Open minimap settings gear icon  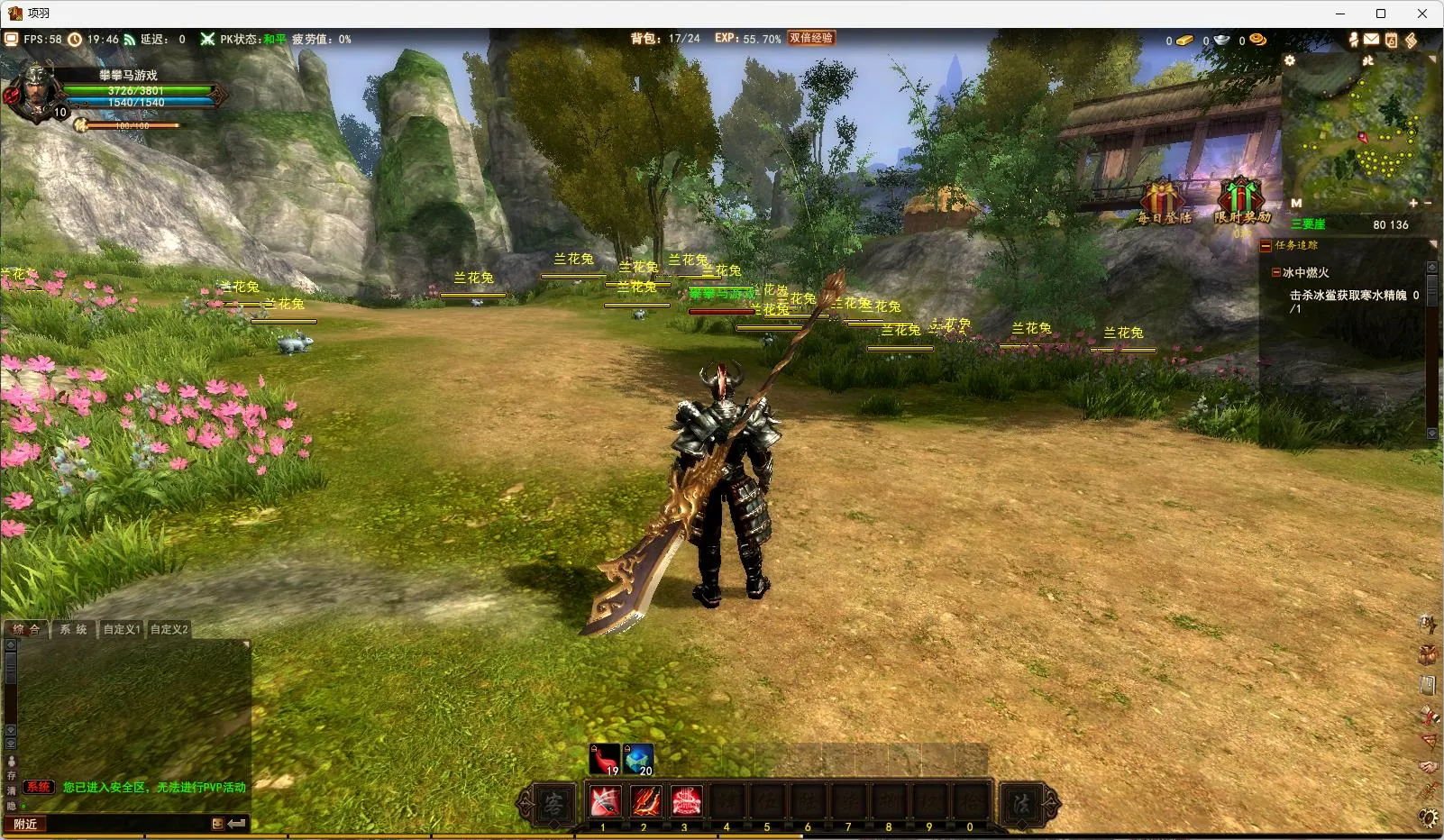tap(1290, 60)
